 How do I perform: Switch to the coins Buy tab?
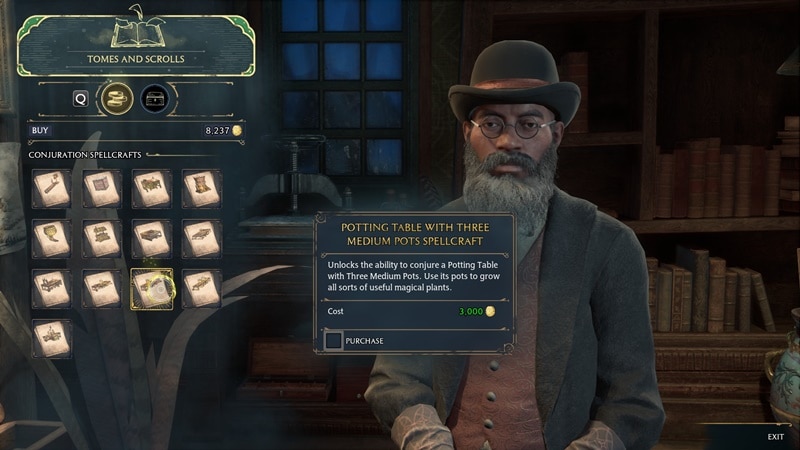[x=118, y=98]
